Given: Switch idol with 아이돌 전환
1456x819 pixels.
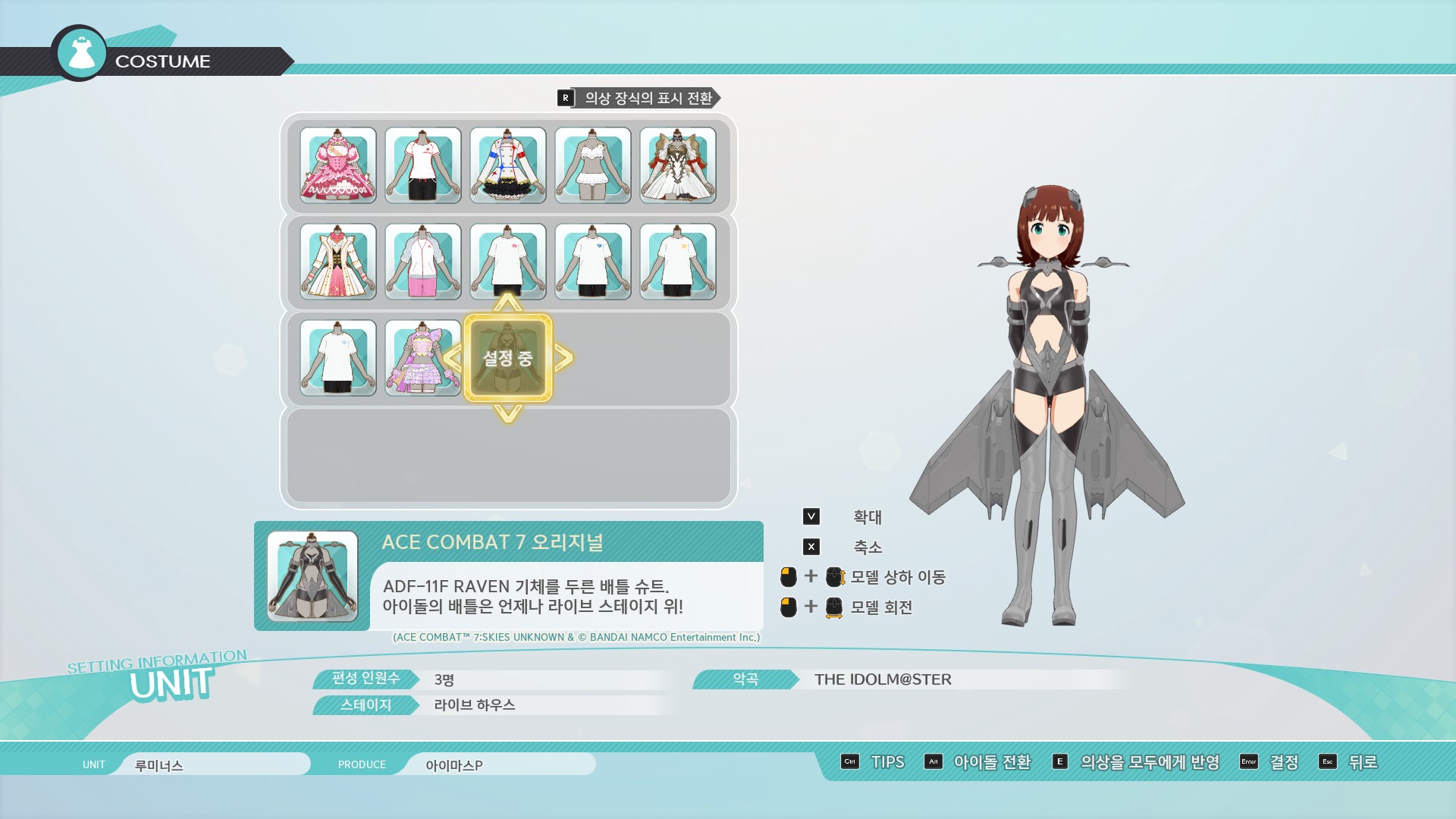Looking at the screenshot, I should pos(978,762).
